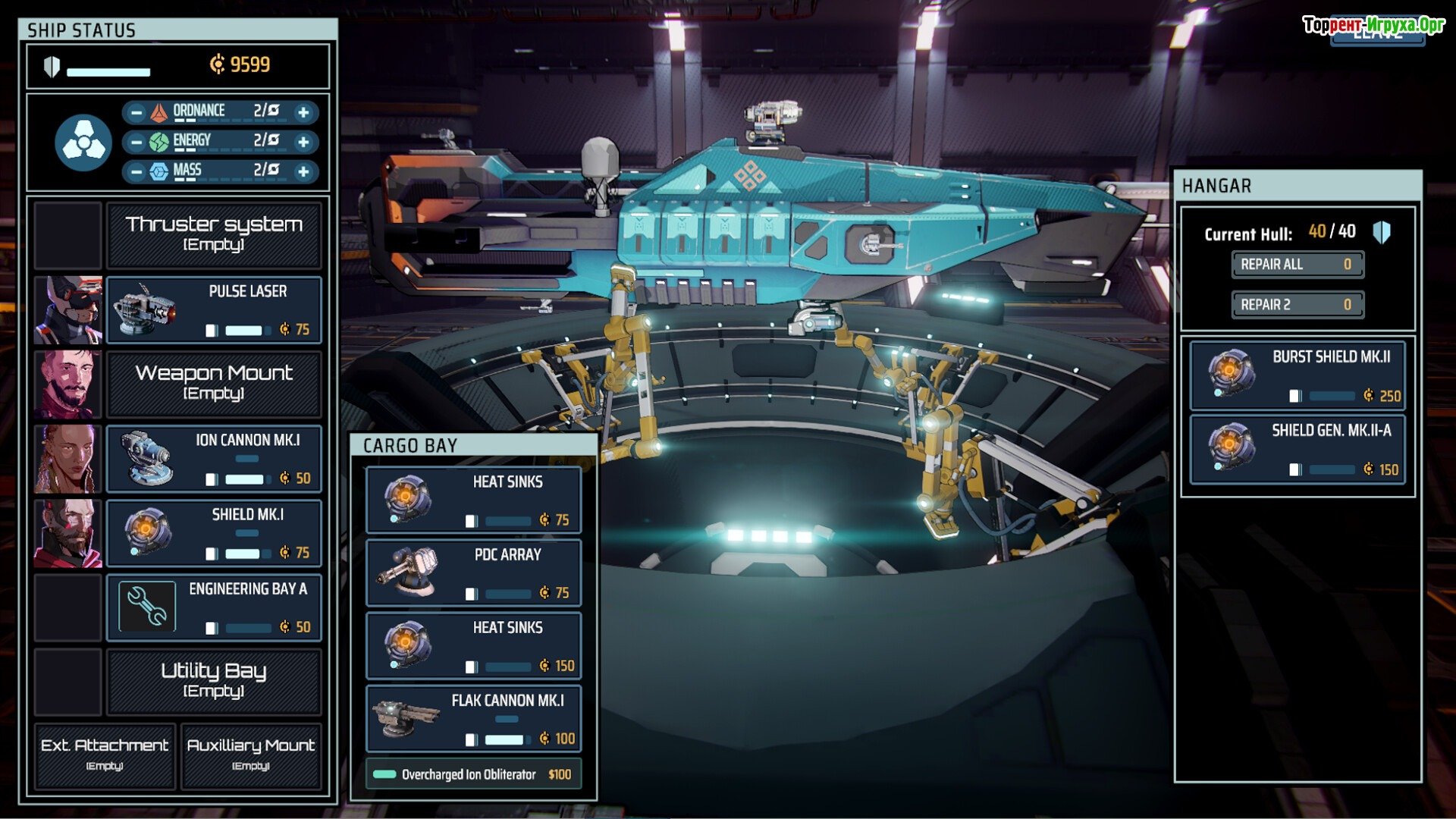Open the empty Weapon Mount slot
This screenshot has width=1456, height=819.
point(214,383)
